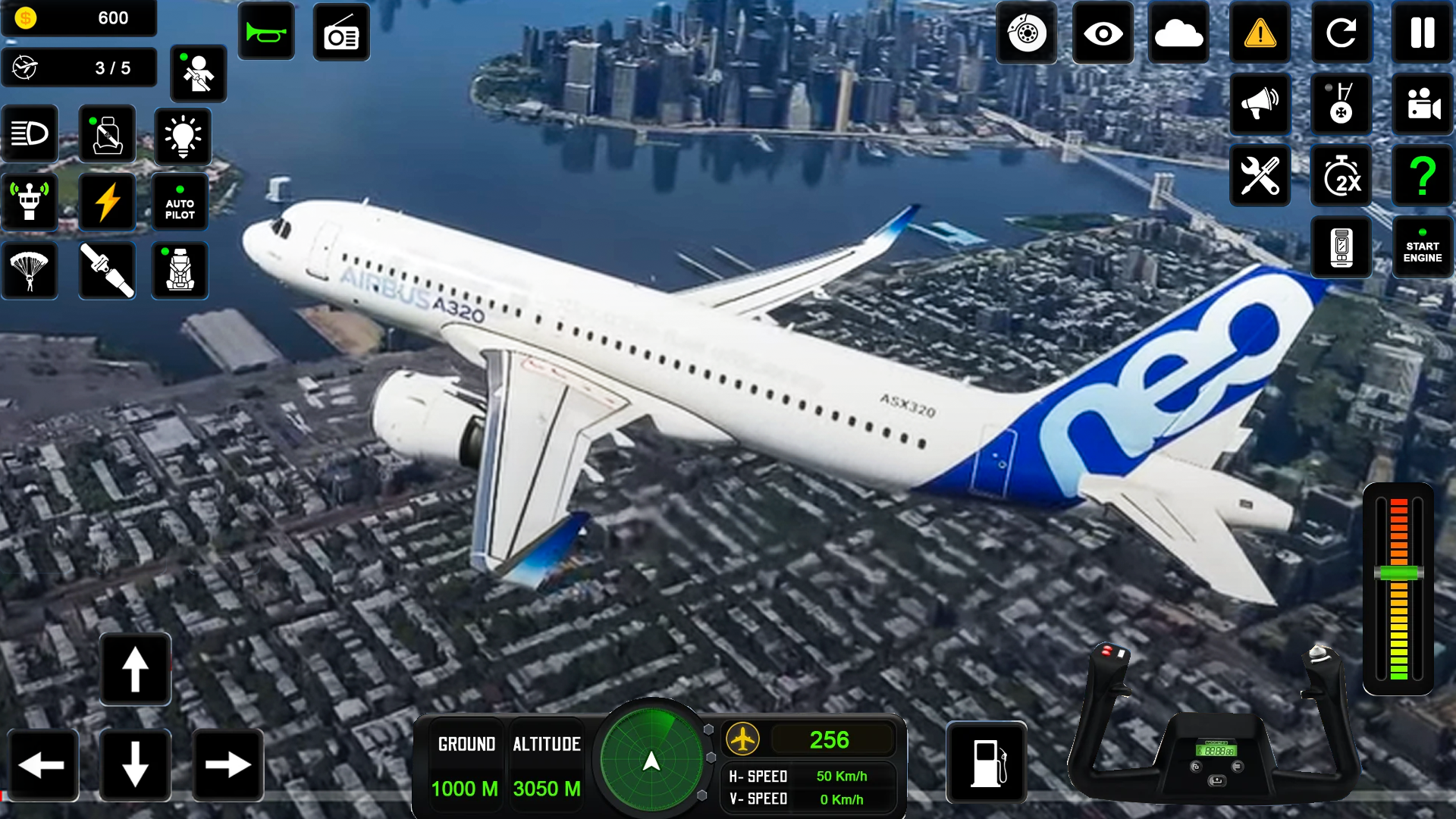This screenshot has width=1456, height=819.
Task: Toggle the Auto Pilot
Action: 180,202
